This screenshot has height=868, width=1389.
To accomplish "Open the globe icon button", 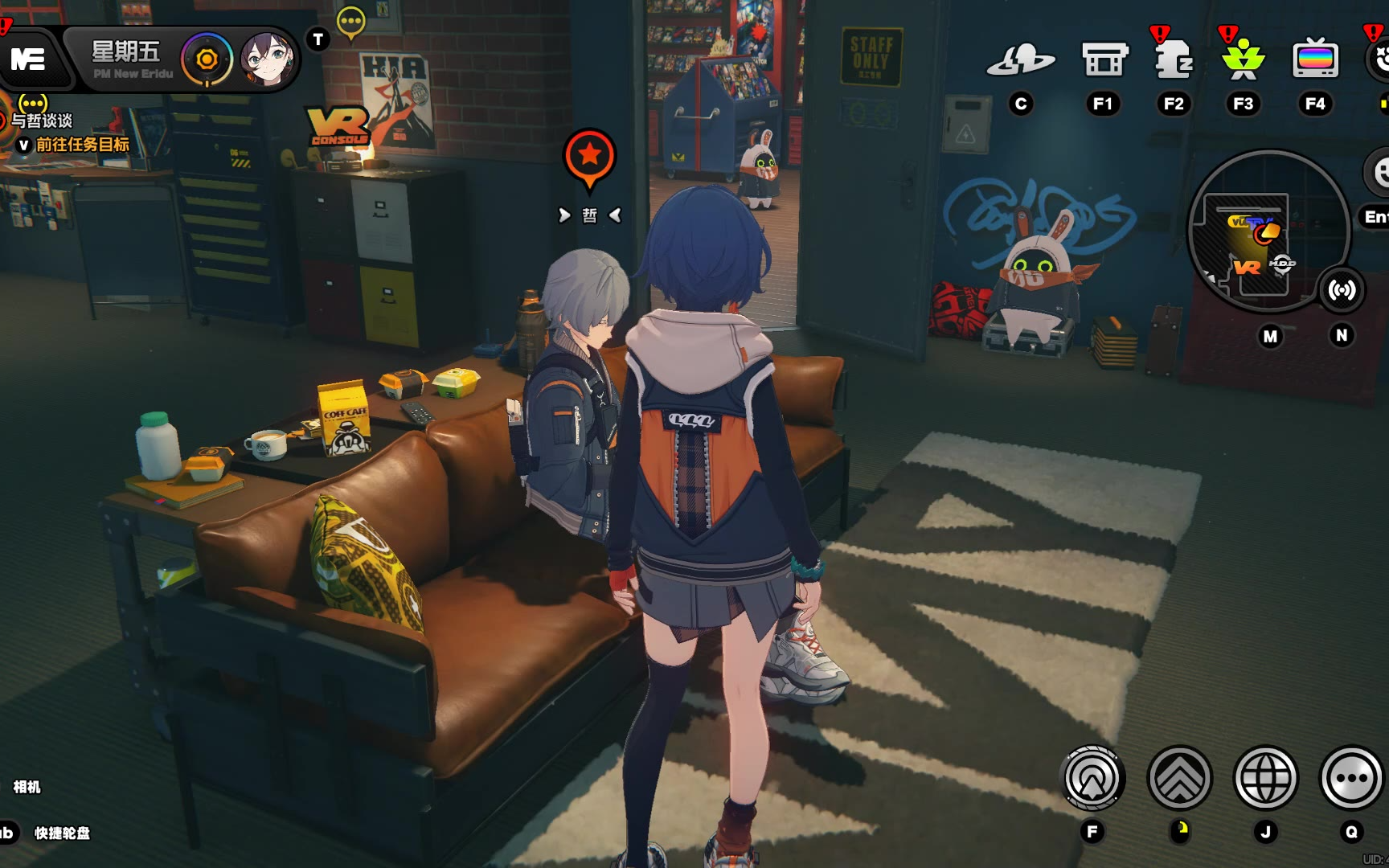I will [x=1265, y=778].
